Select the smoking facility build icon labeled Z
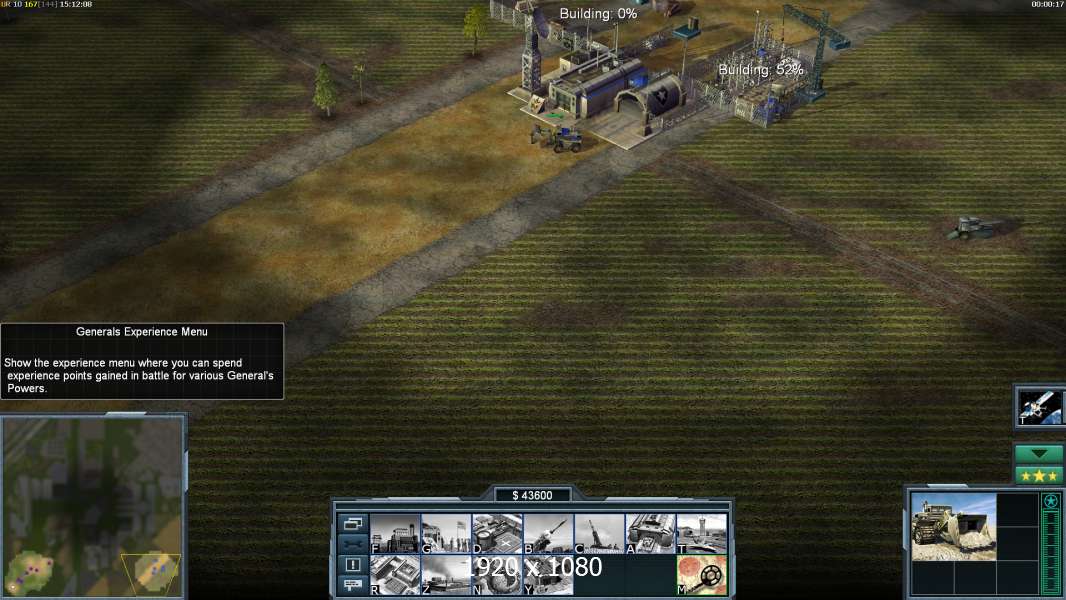Image resolution: width=1066 pixels, height=600 pixels. pos(446,575)
